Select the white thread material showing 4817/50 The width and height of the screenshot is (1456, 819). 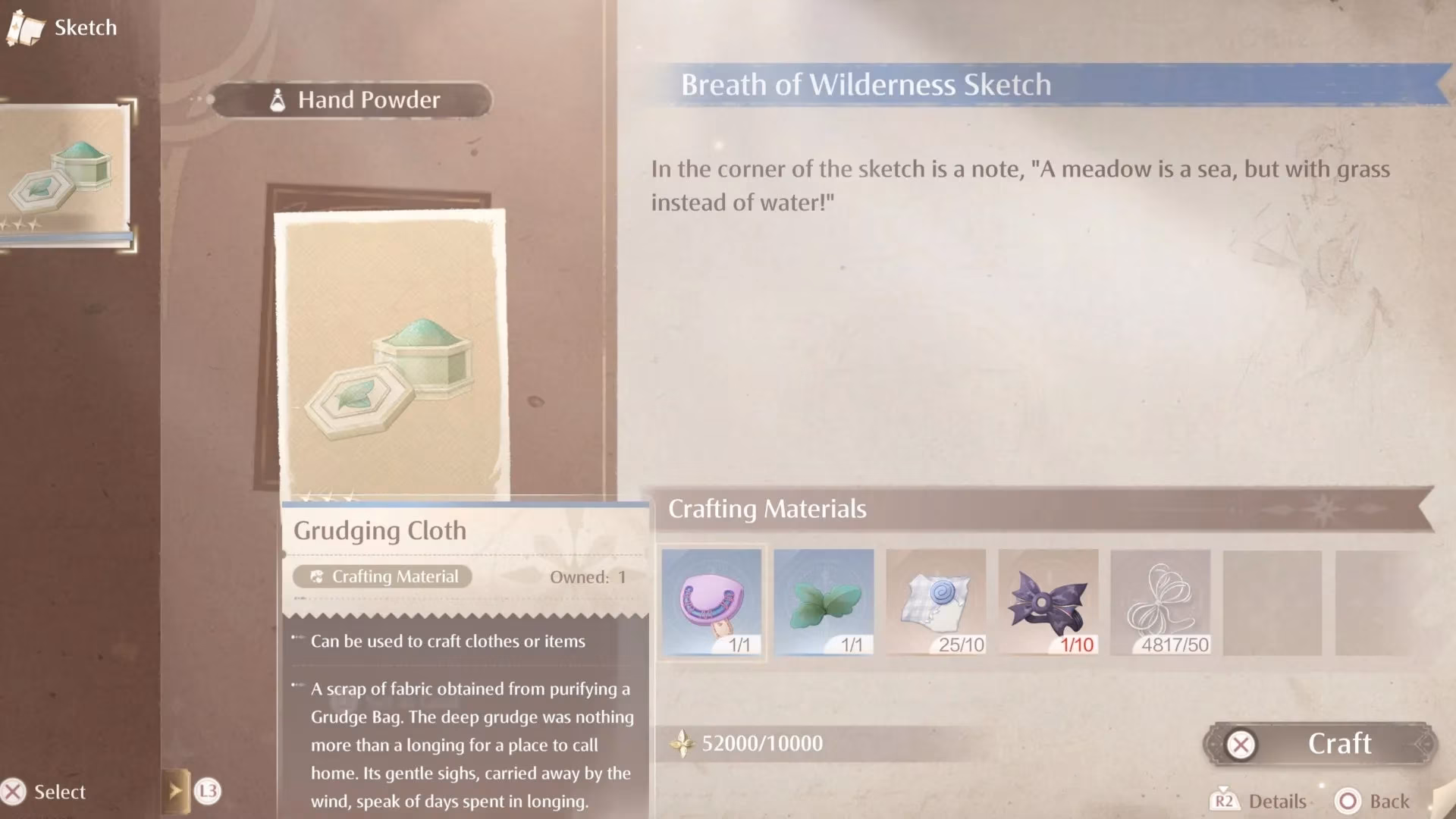[1160, 601]
